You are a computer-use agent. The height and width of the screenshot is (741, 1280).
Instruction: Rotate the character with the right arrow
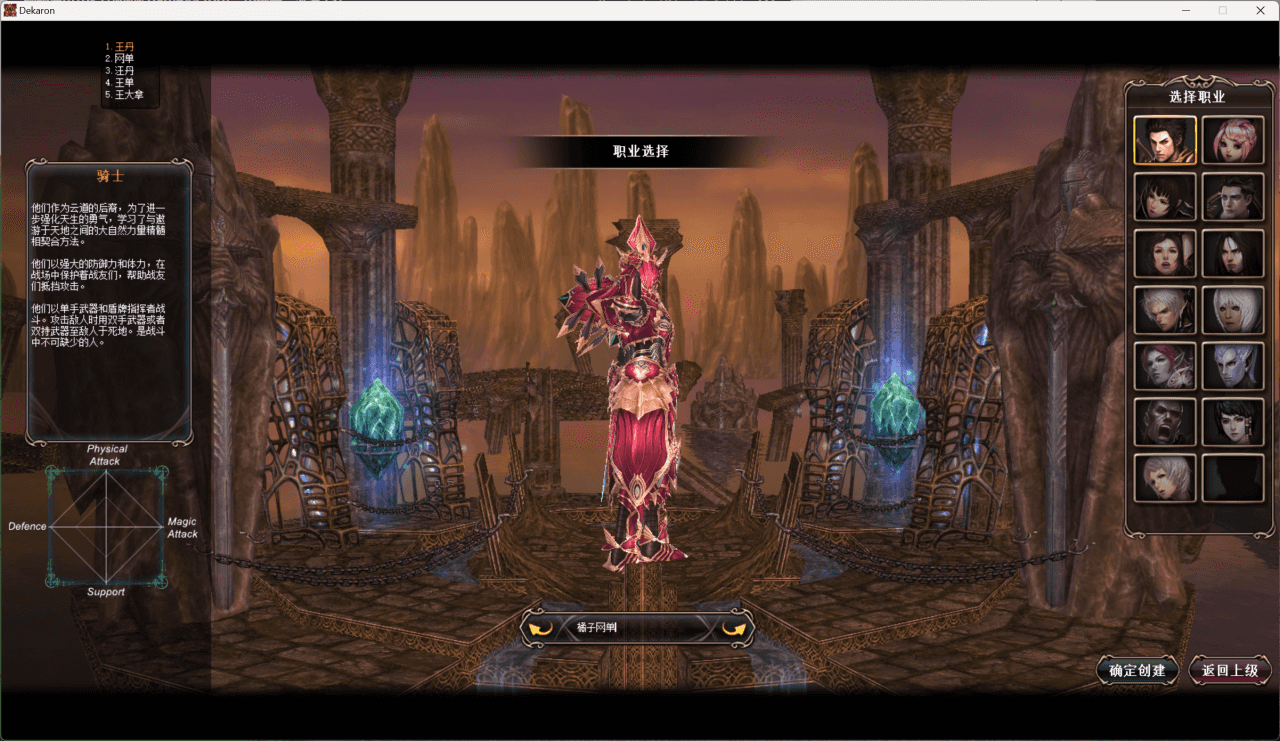(x=735, y=628)
